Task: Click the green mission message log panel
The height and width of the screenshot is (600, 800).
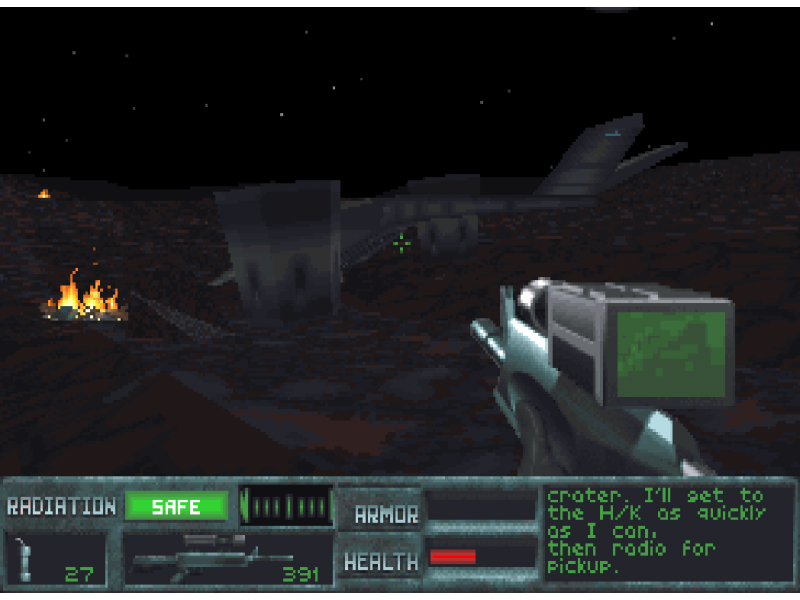Action: [668, 531]
